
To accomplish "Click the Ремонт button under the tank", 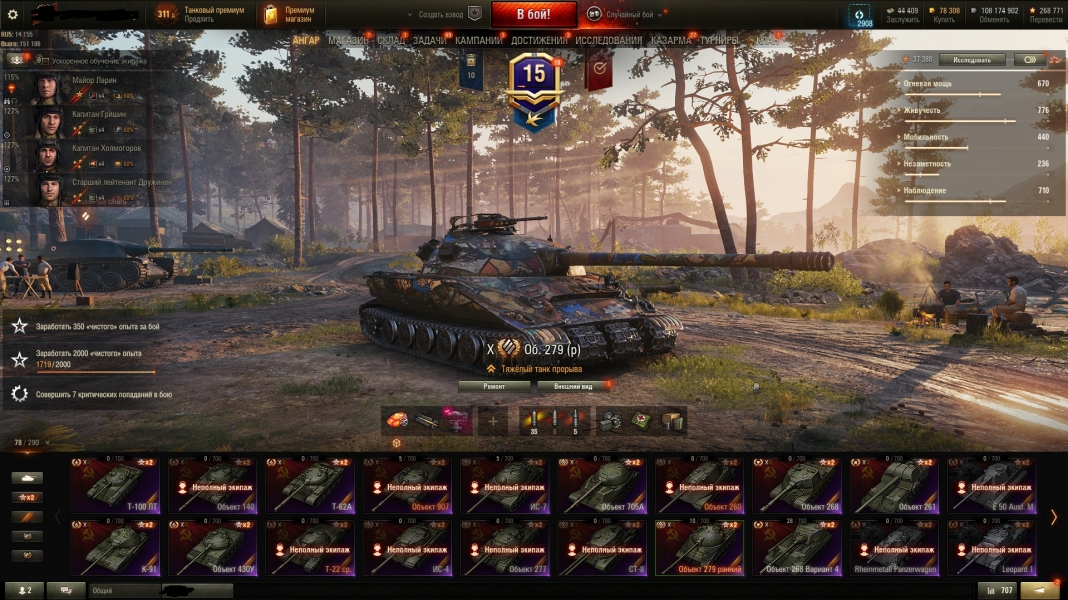I will coord(494,385).
